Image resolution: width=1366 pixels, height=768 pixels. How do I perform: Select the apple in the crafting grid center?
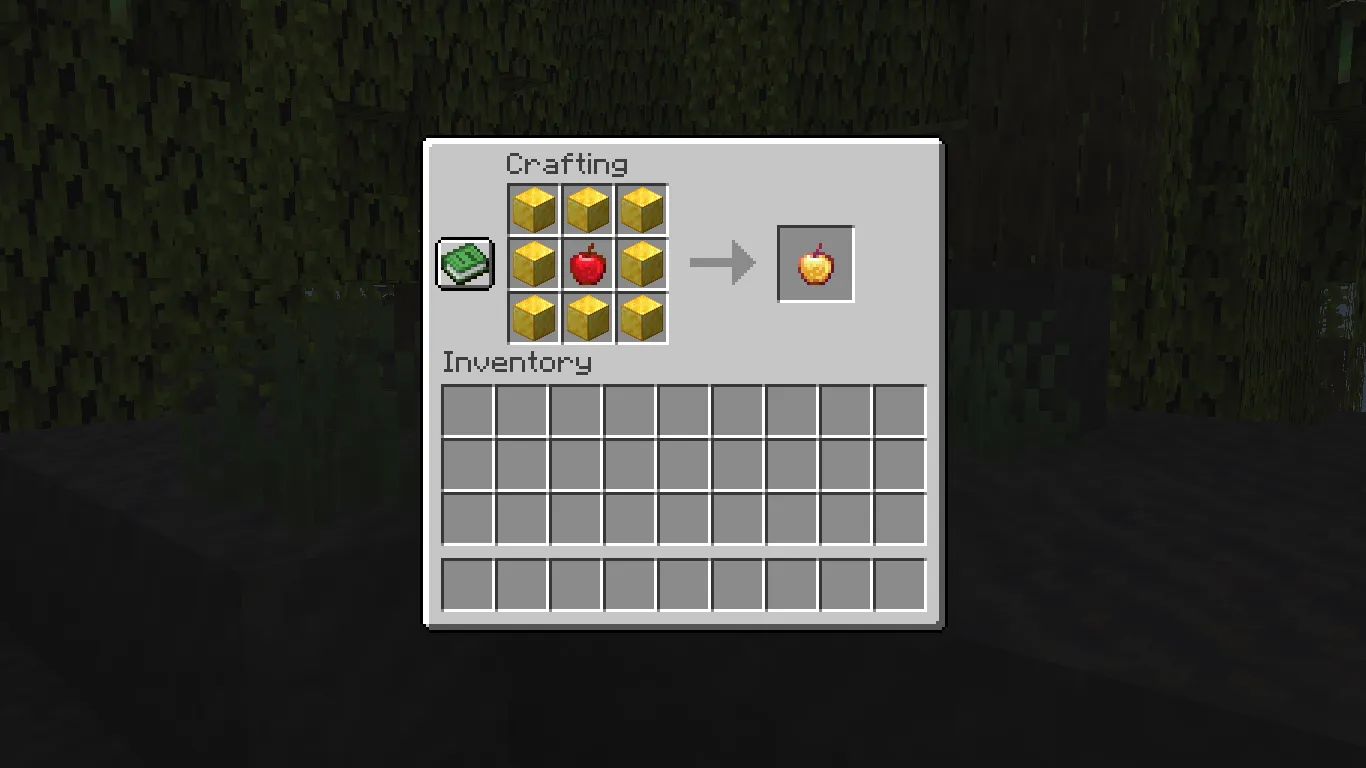[x=588, y=263]
